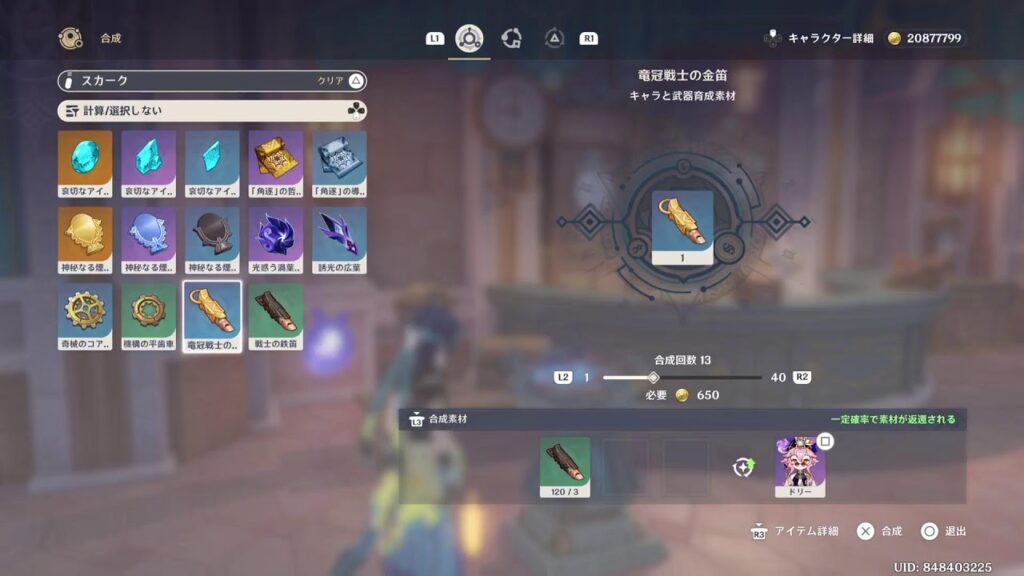Select the 戦士の鉄笛 ingredient slot
The width and height of the screenshot is (1024, 576).
[565, 467]
